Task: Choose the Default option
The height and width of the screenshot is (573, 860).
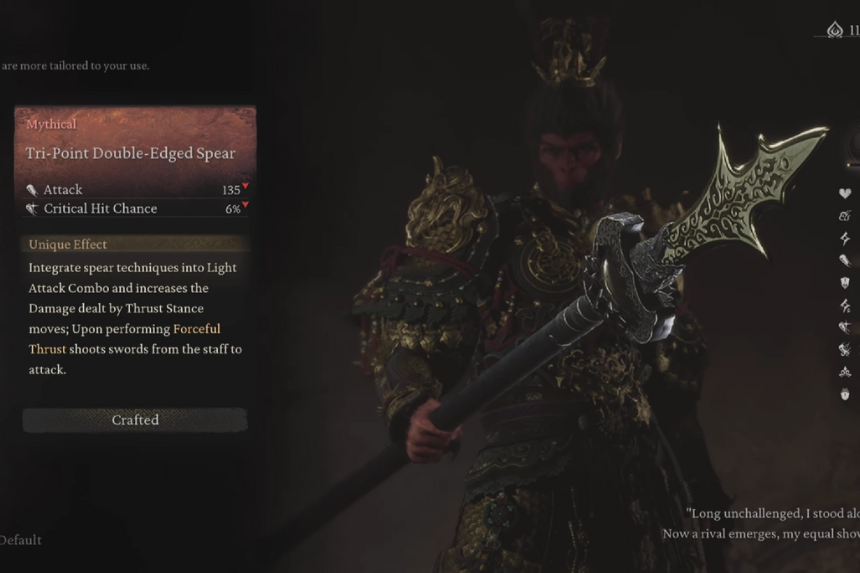Action: (20, 540)
